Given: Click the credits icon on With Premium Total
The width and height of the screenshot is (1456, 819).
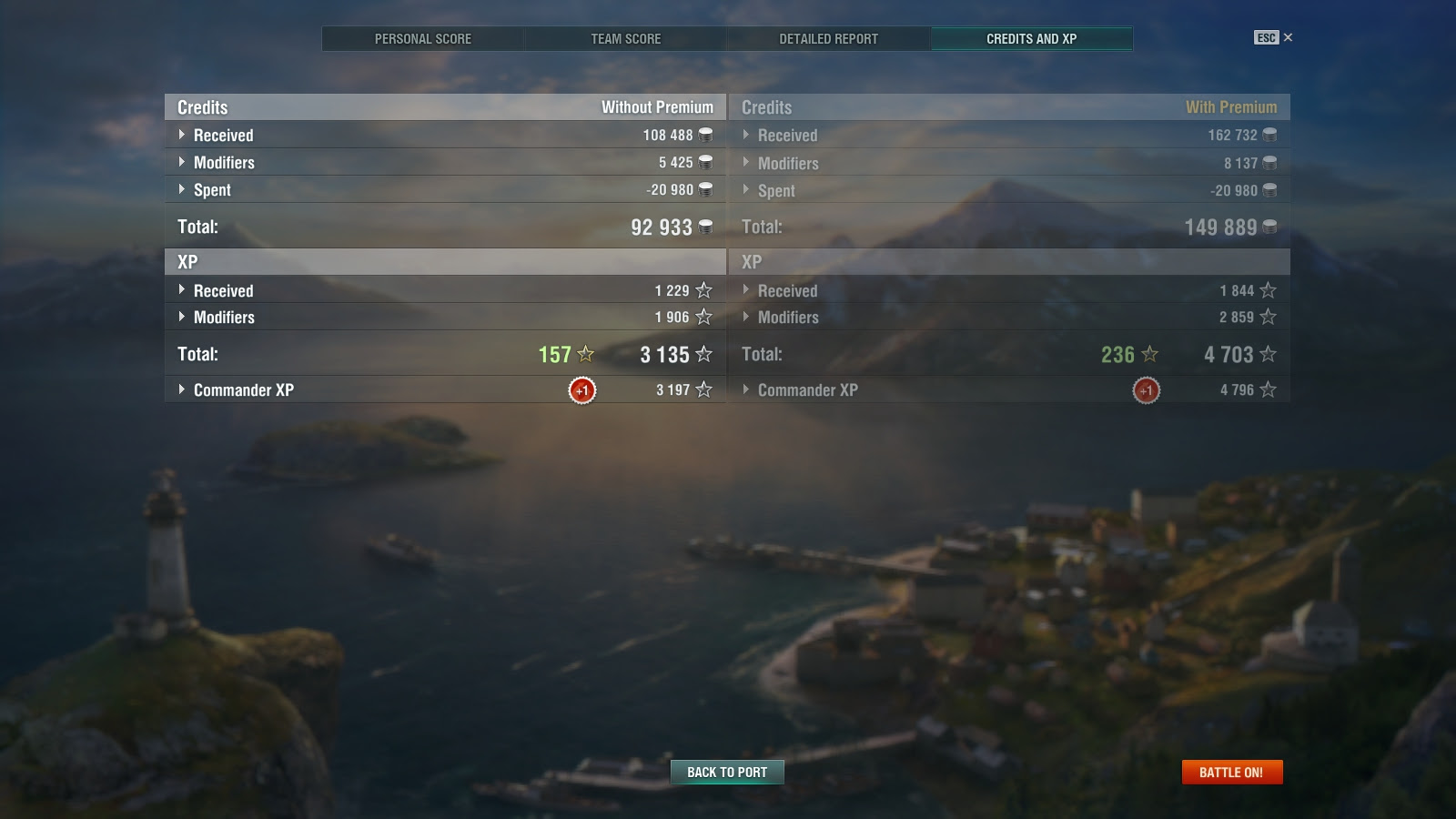Looking at the screenshot, I should [1268, 227].
